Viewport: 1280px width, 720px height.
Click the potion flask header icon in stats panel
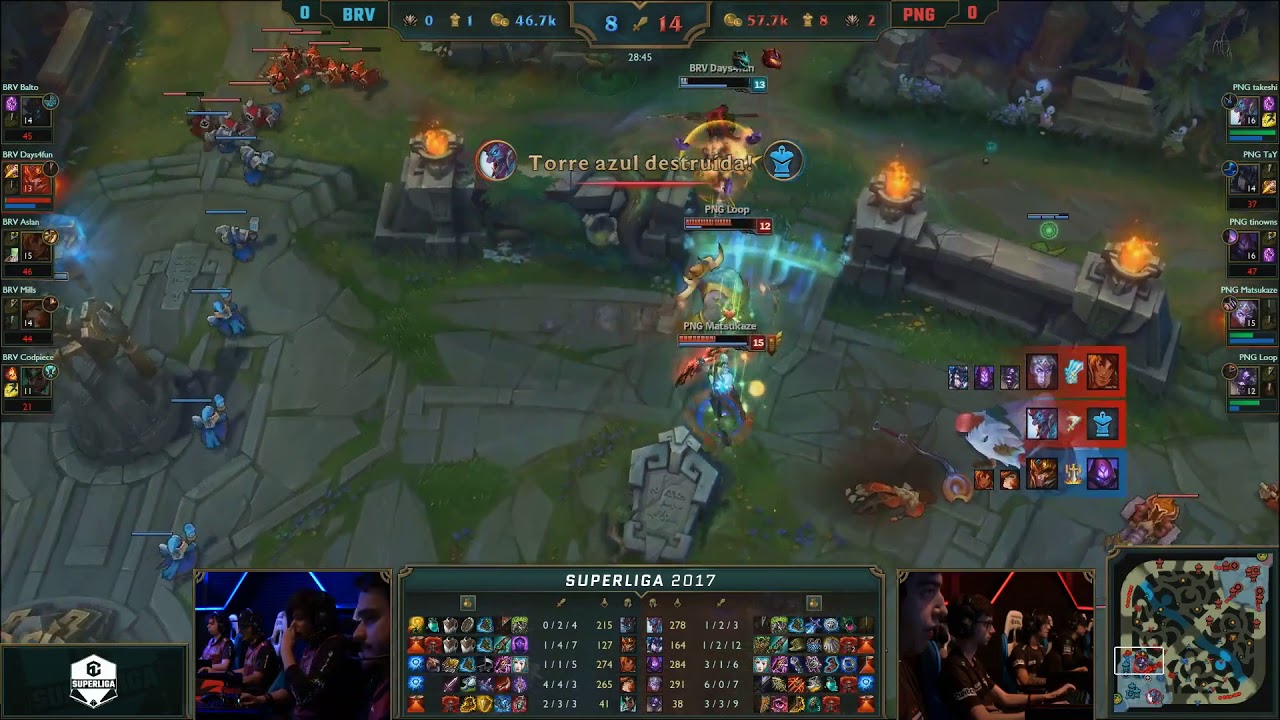click(x=467, y=601)
